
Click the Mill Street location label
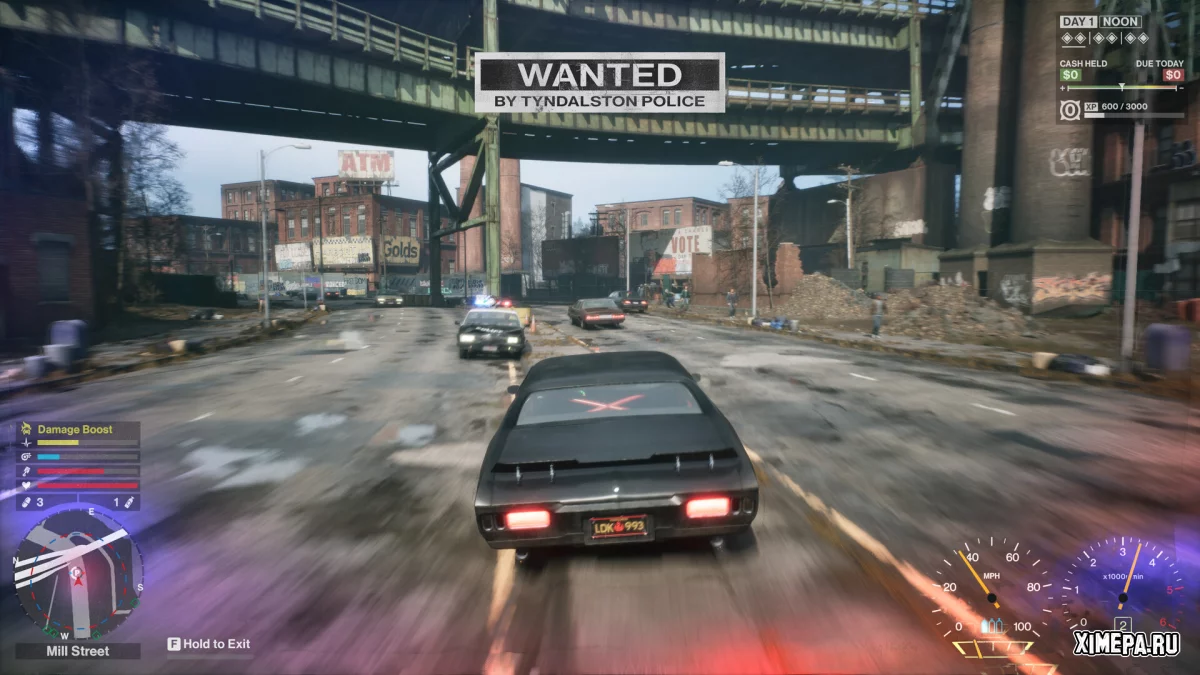click(x=78, y=651)
